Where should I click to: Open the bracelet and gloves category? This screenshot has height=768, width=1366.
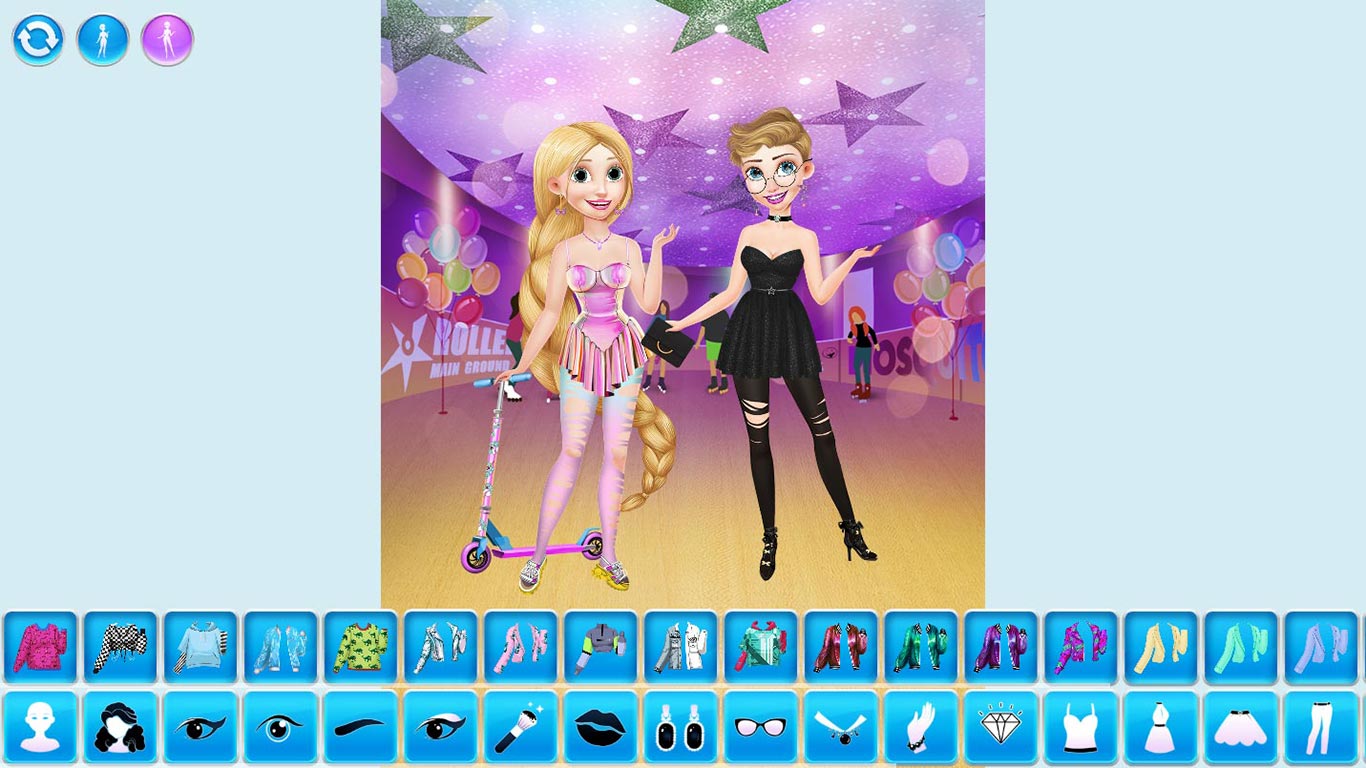click(920, 728)
